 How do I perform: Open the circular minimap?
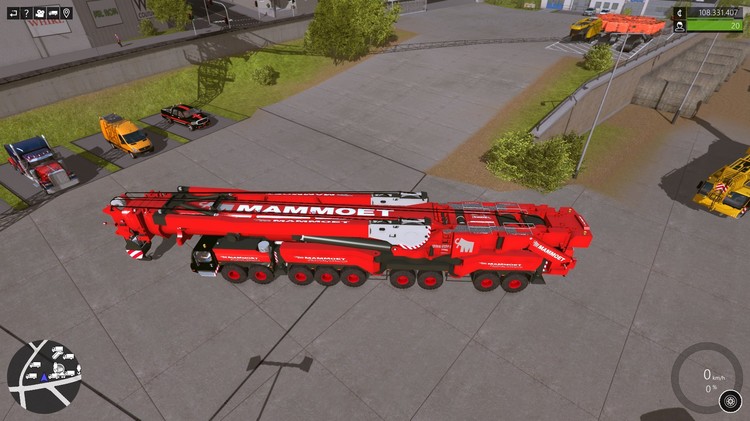pos(44,376)
